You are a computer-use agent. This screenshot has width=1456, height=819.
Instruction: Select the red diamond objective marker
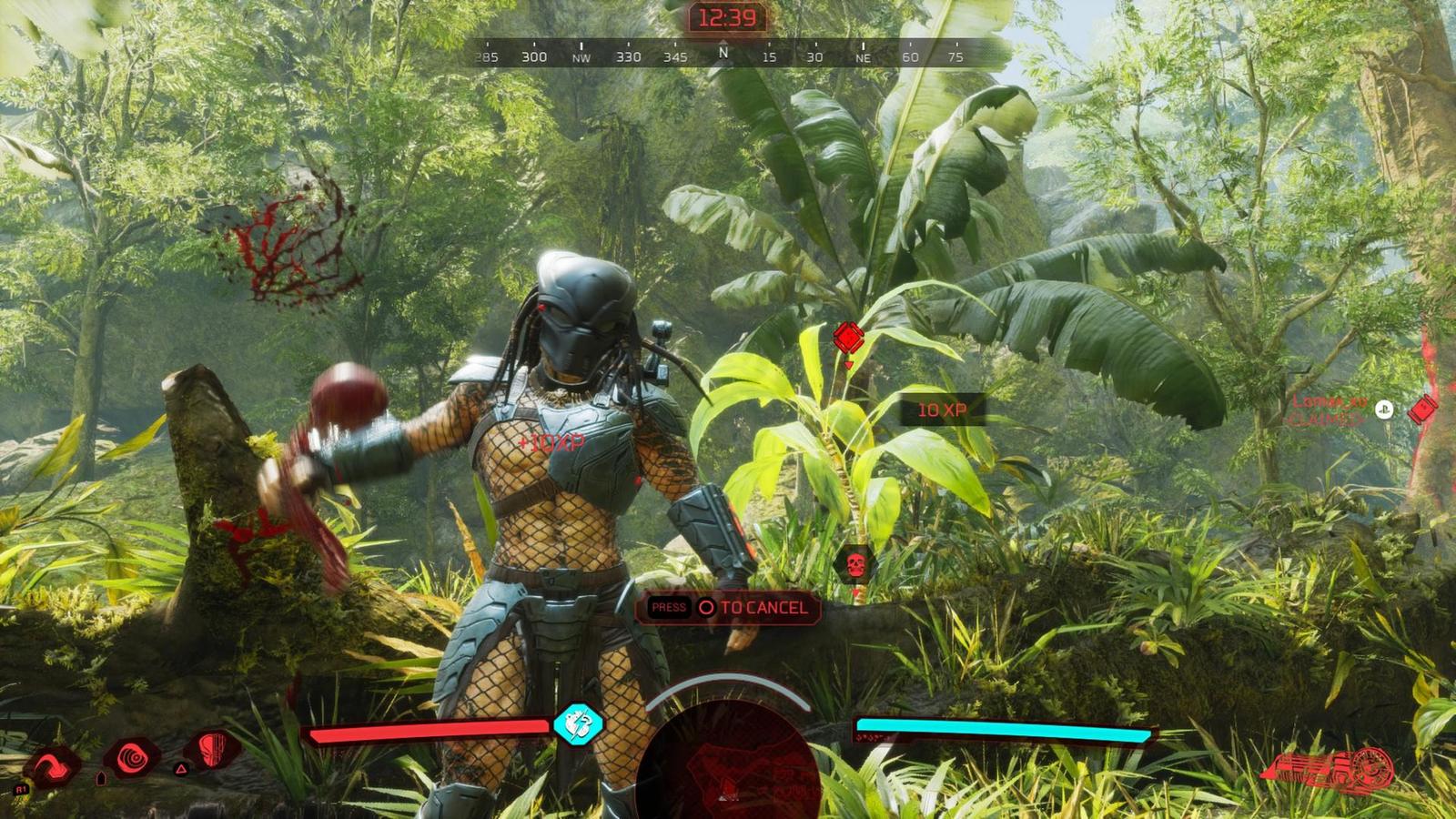(x=848, y=338)
